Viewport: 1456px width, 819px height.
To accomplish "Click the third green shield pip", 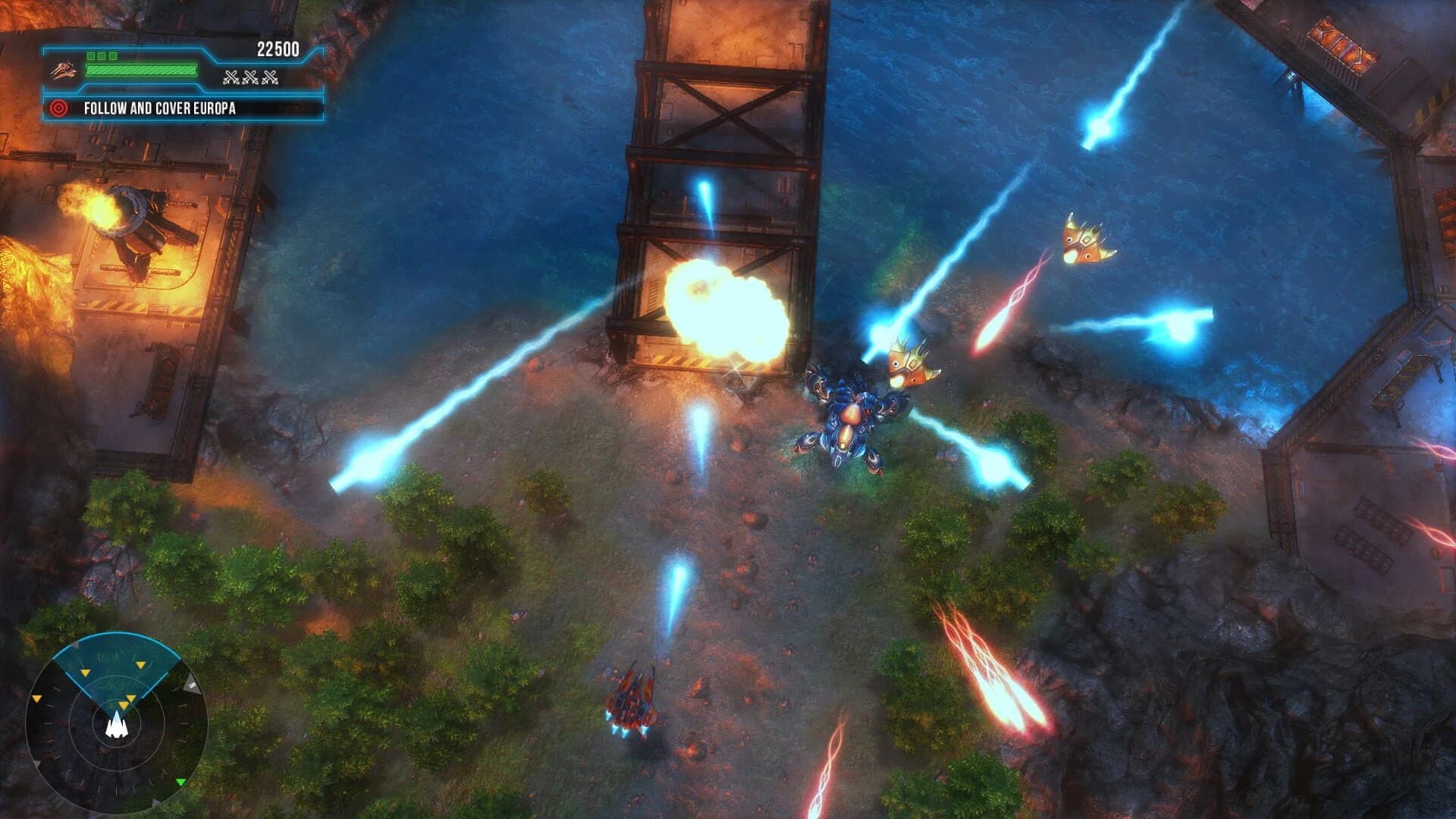I will click(x=112, y=56).
